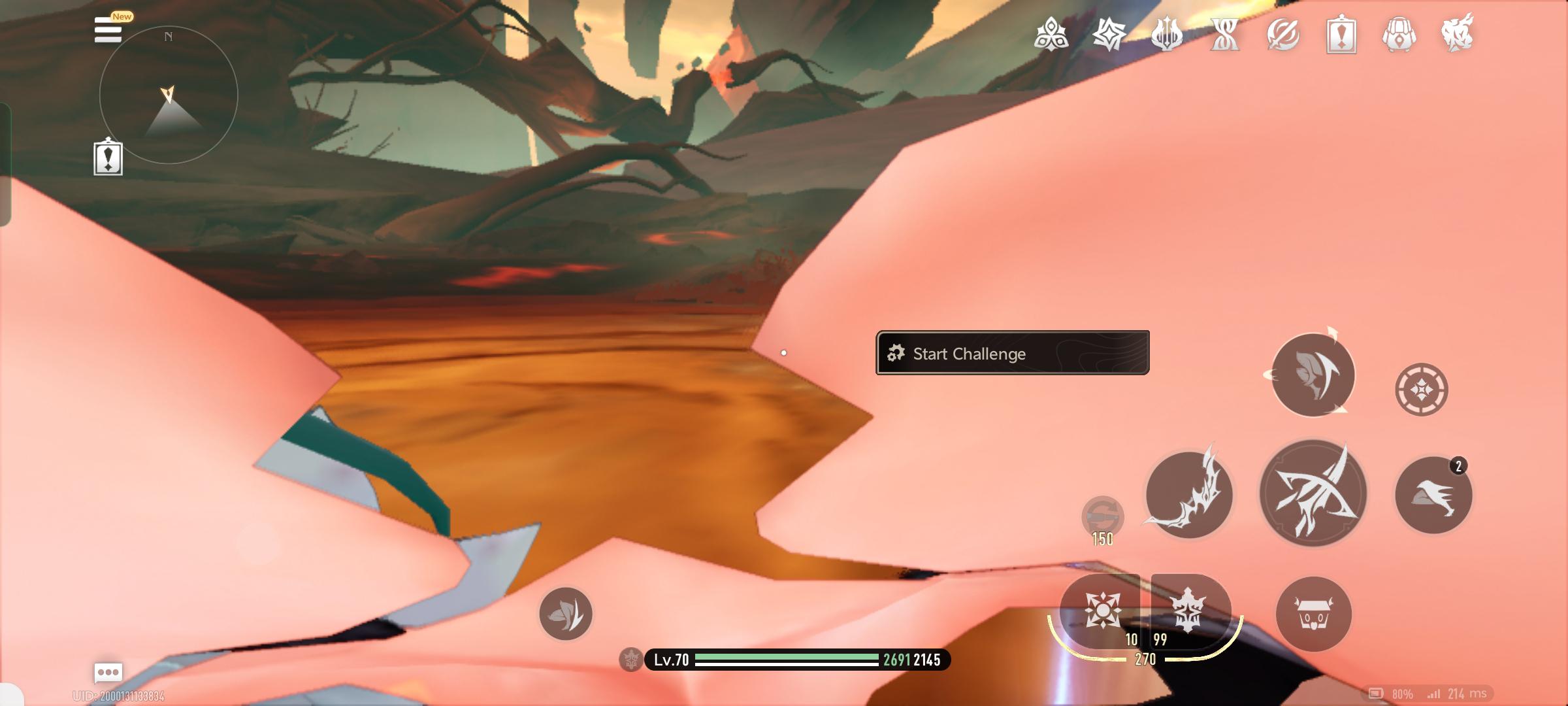The width and height of the screenshot is (1568, 706).
Task: Open the hourglass icon in top bar
Action: click(1225, 34)
